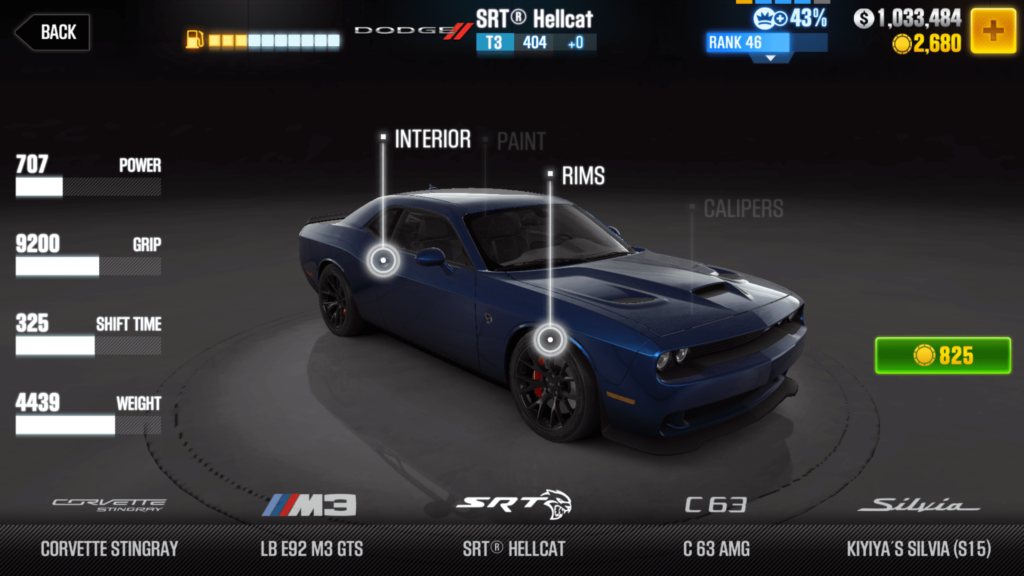
Task: Select the Interior customization hotspot
Action: point(382,261)
